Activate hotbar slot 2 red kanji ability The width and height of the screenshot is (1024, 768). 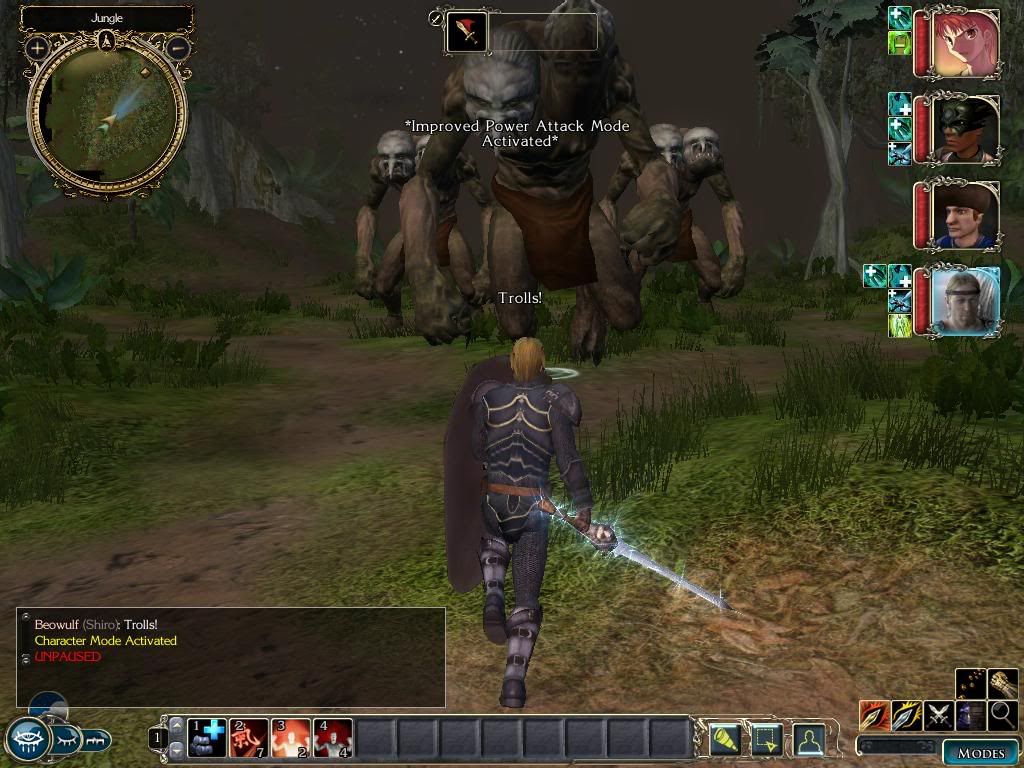[249, 738]
